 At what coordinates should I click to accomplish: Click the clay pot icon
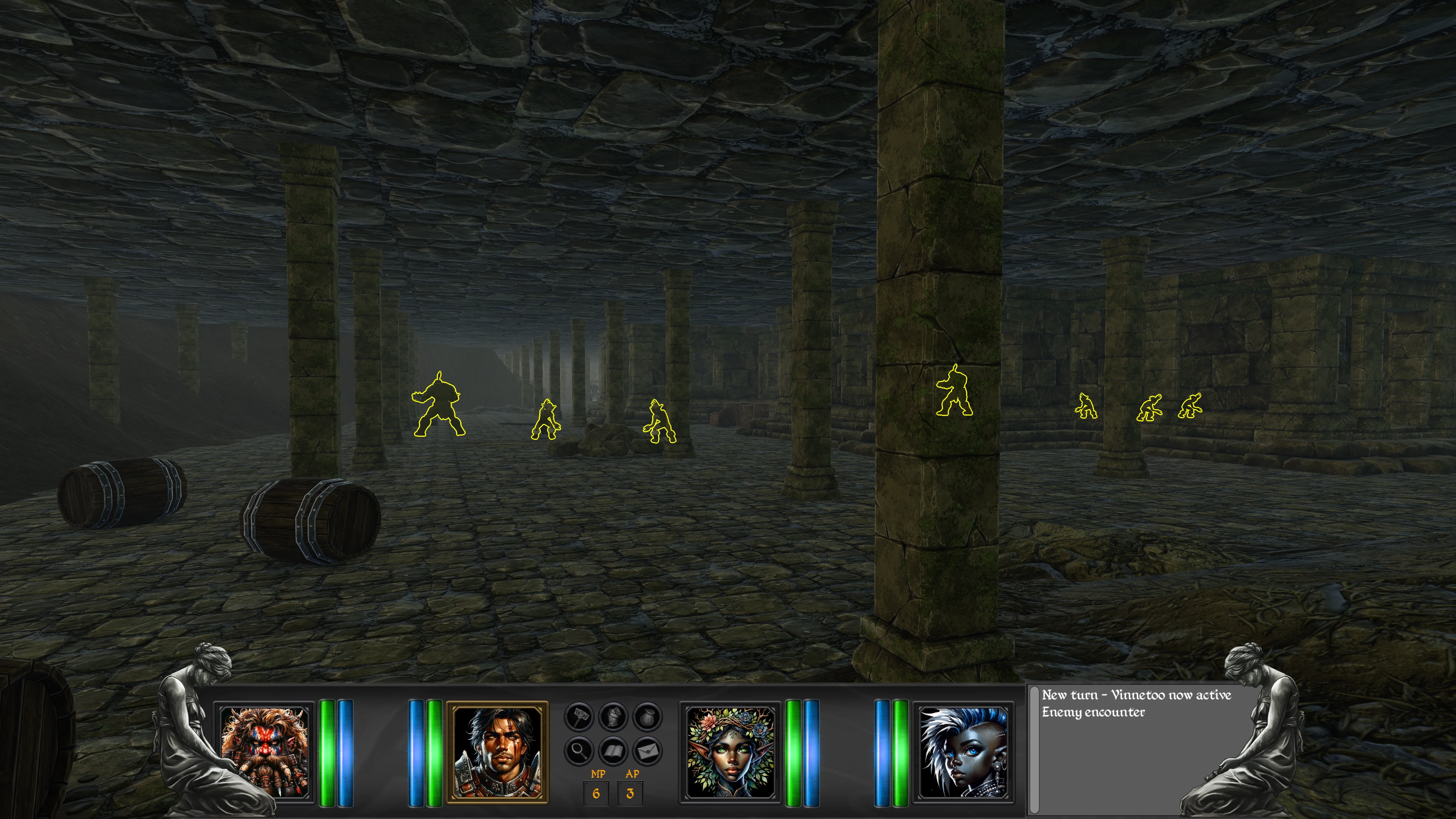pyautogui.click(x=647, y=717)
